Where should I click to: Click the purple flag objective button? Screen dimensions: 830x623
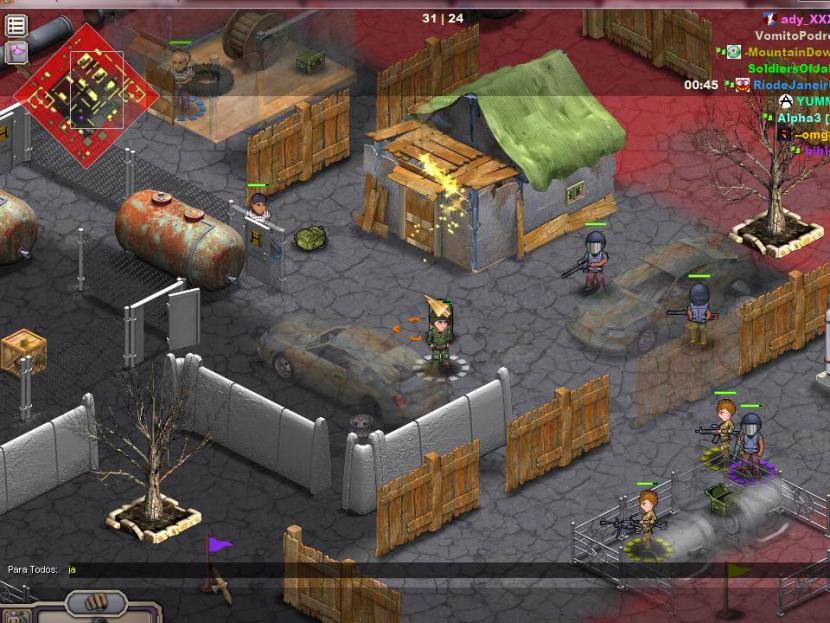coord(16,52)
